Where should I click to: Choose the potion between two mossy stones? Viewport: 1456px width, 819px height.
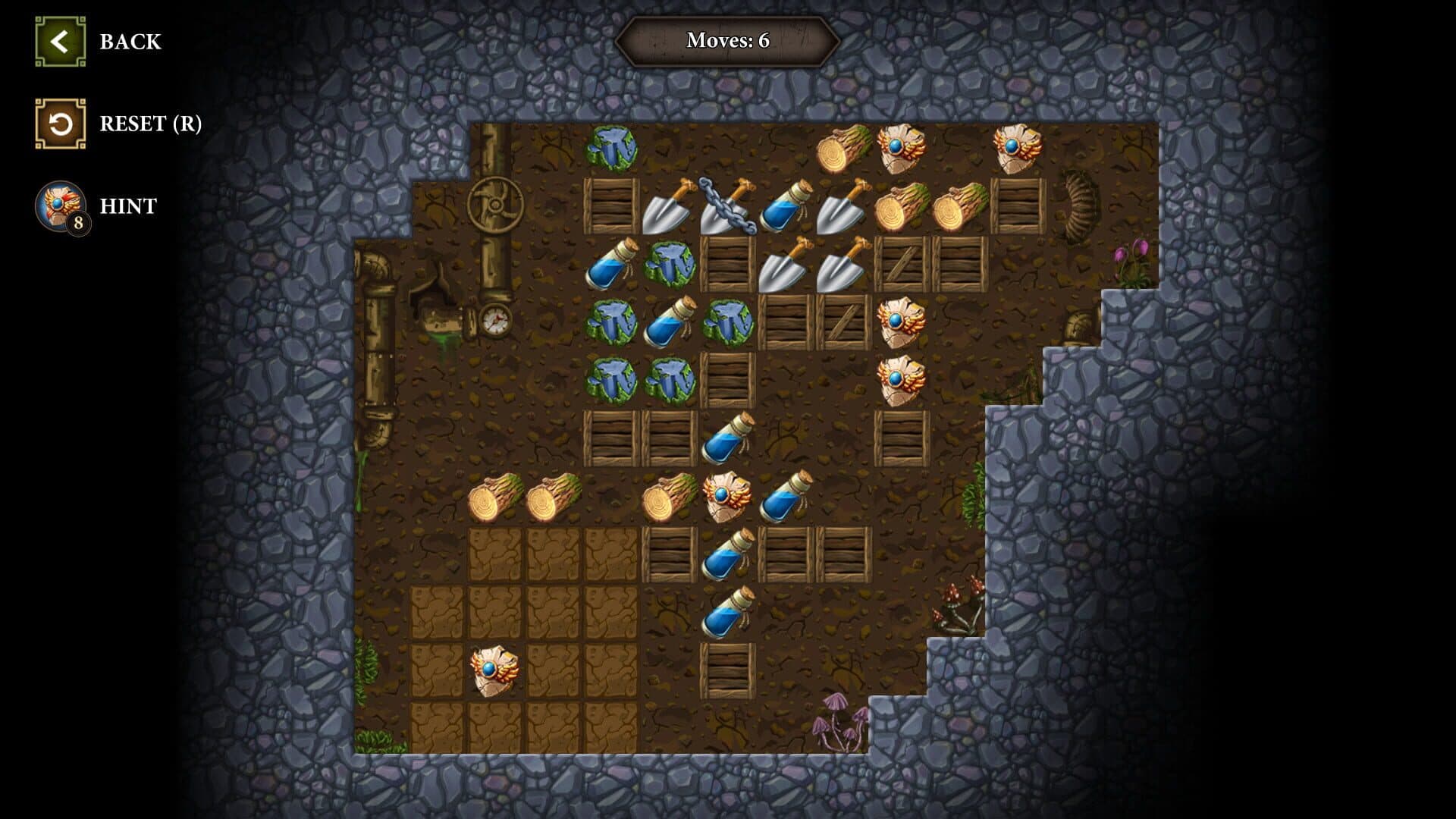[x=669, y=322]
